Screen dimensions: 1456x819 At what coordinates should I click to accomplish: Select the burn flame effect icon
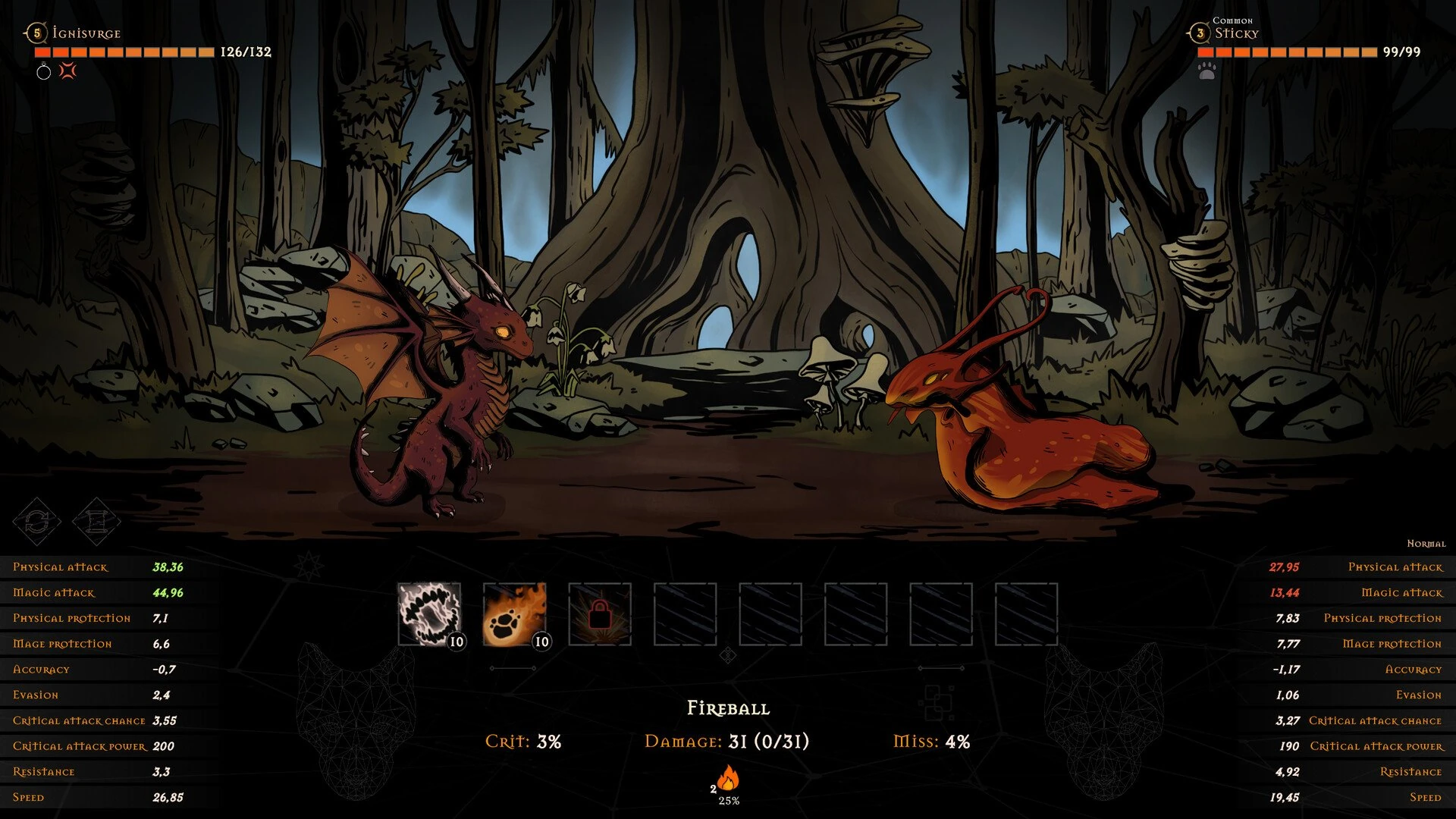tap(728, 778)
